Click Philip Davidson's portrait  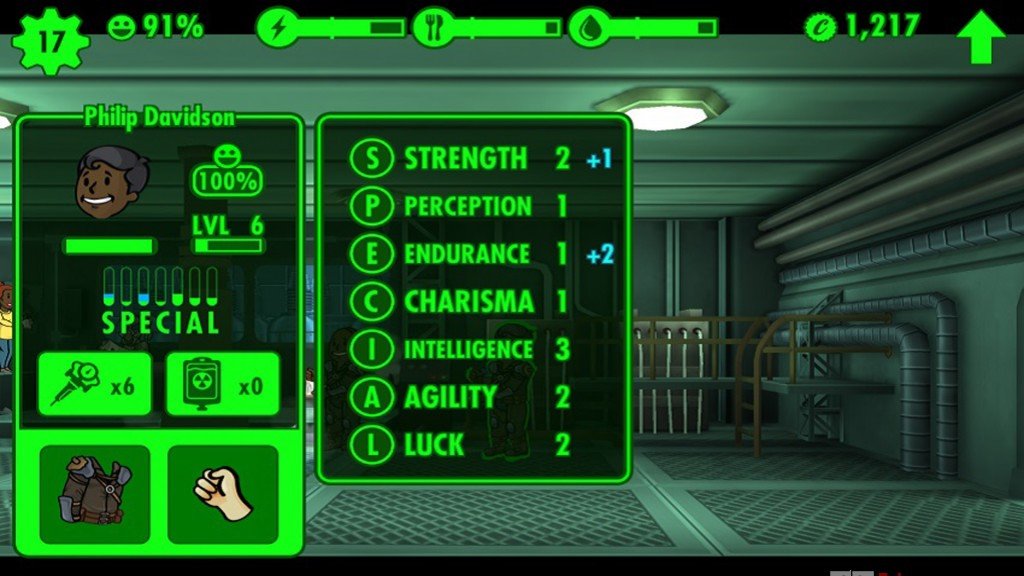point(111,184)
